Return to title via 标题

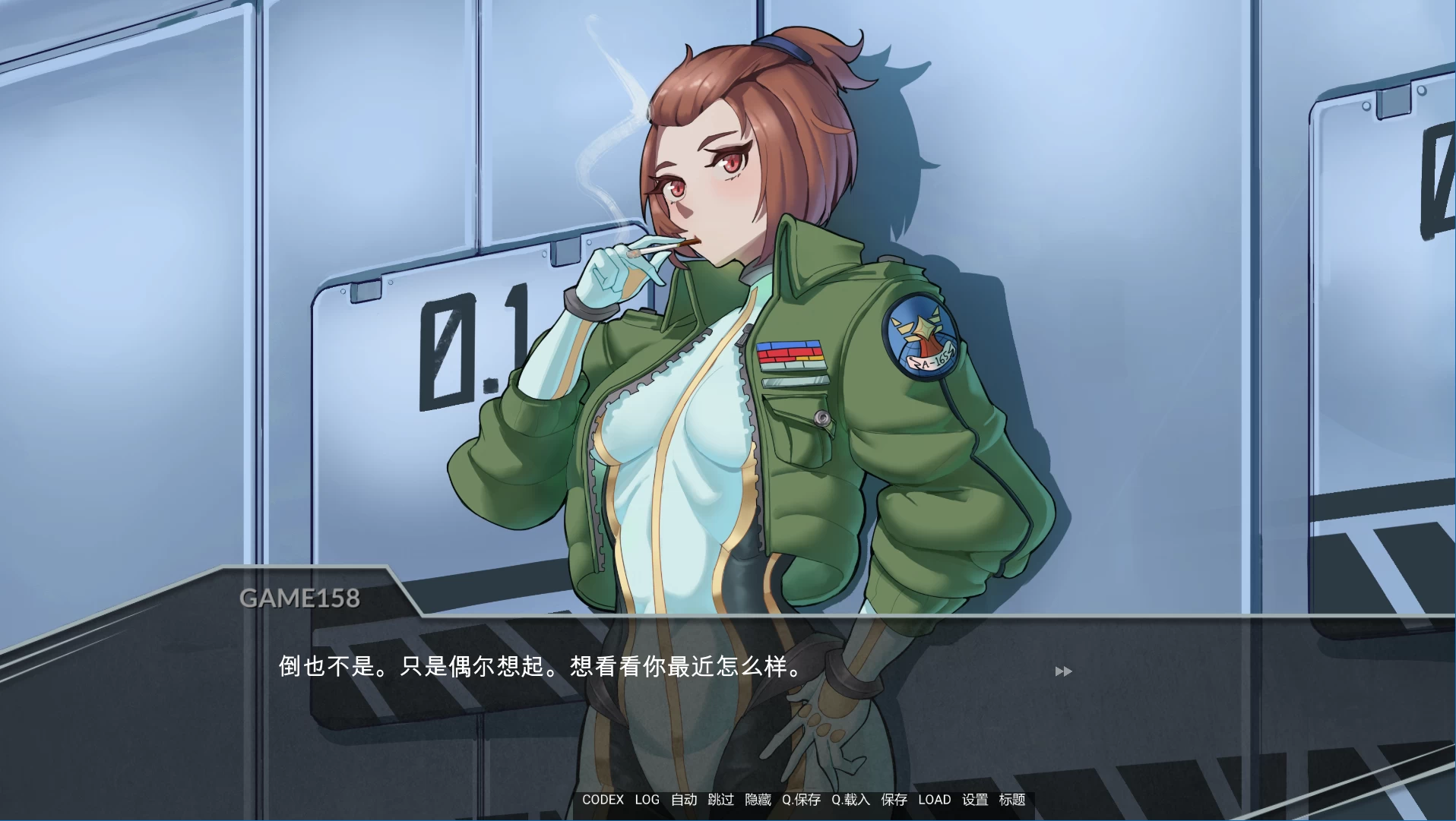(1011, 800)
